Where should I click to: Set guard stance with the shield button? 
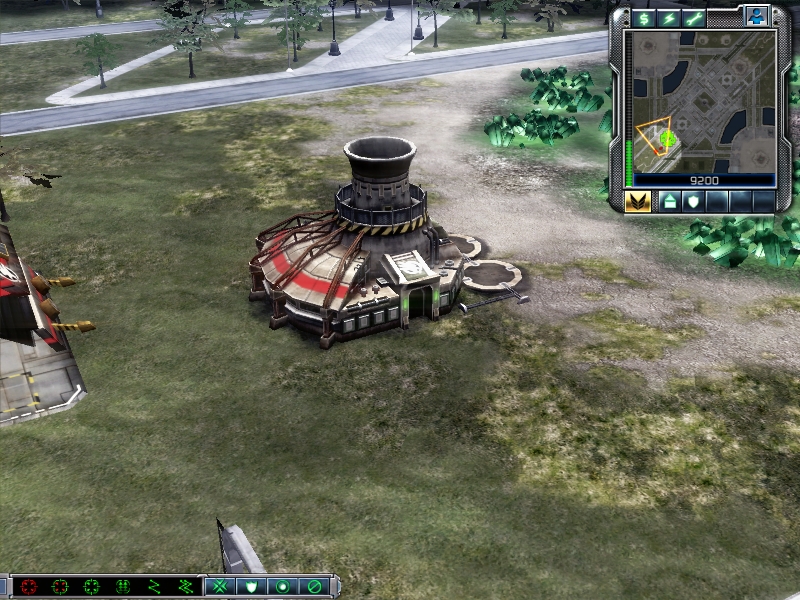coord(252,587)
